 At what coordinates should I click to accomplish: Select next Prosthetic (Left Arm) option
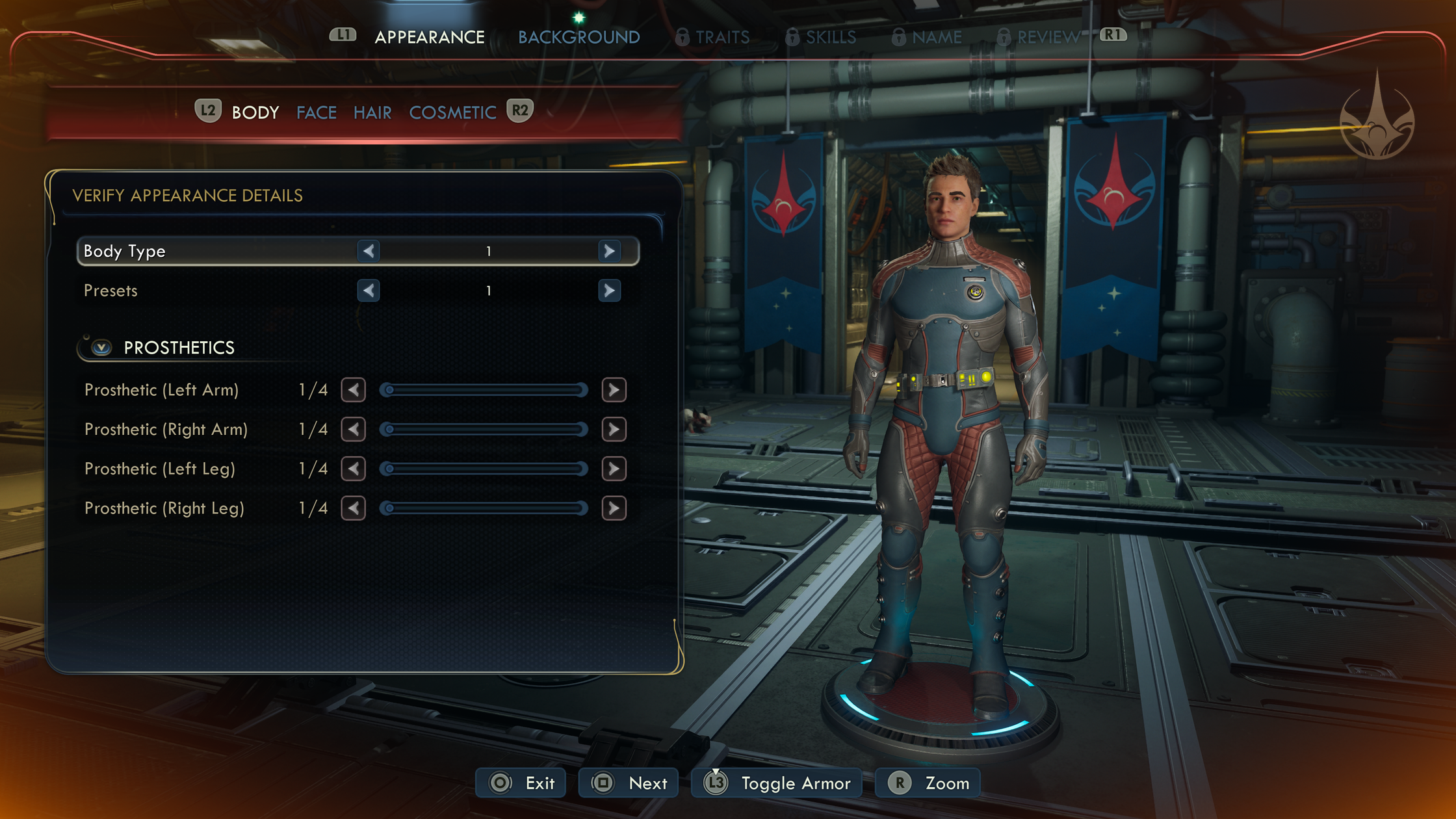(x=614, y=390)
